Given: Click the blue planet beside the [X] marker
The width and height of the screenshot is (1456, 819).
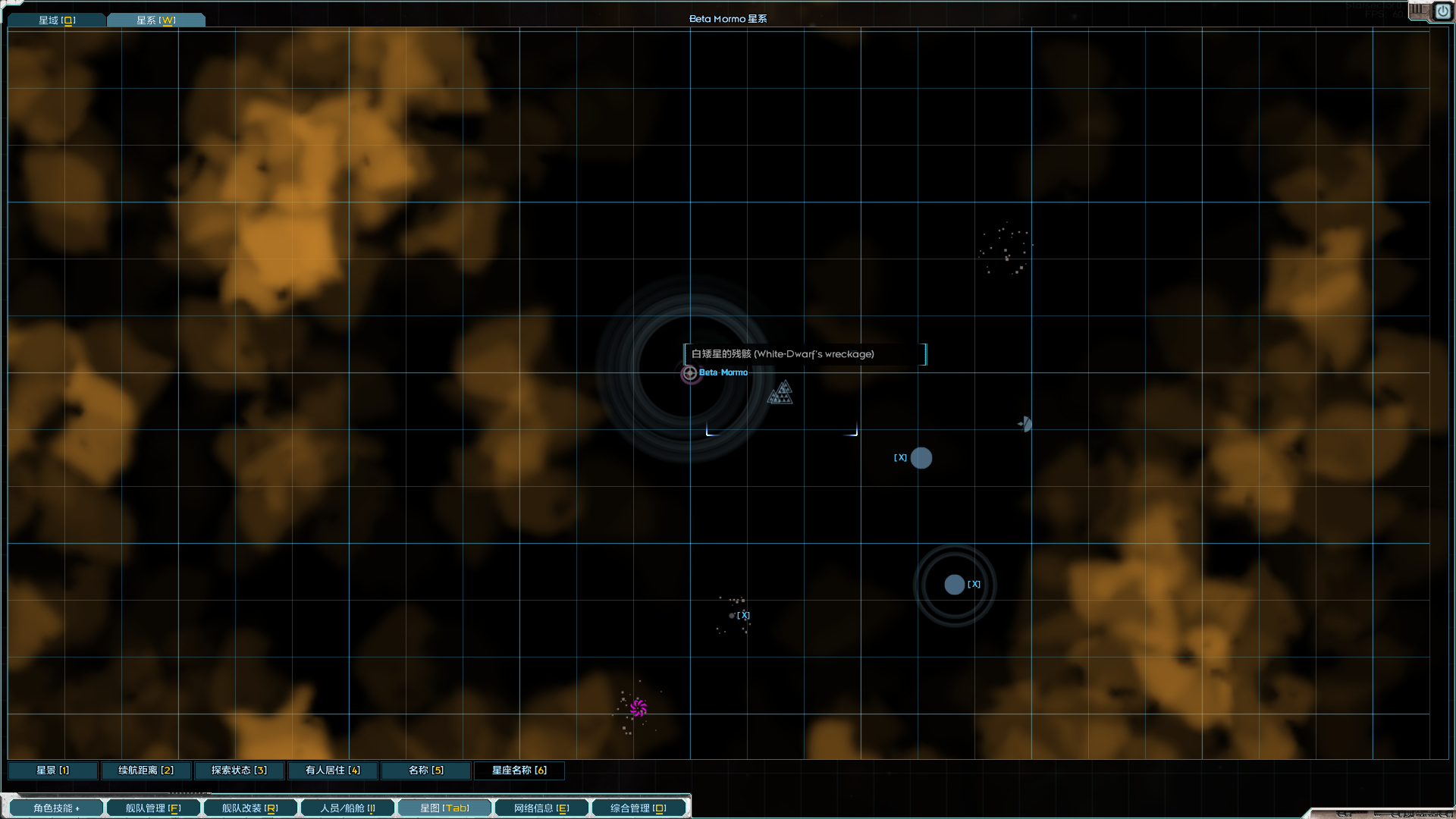Looking at the screenshot, I should coord(921,457).
